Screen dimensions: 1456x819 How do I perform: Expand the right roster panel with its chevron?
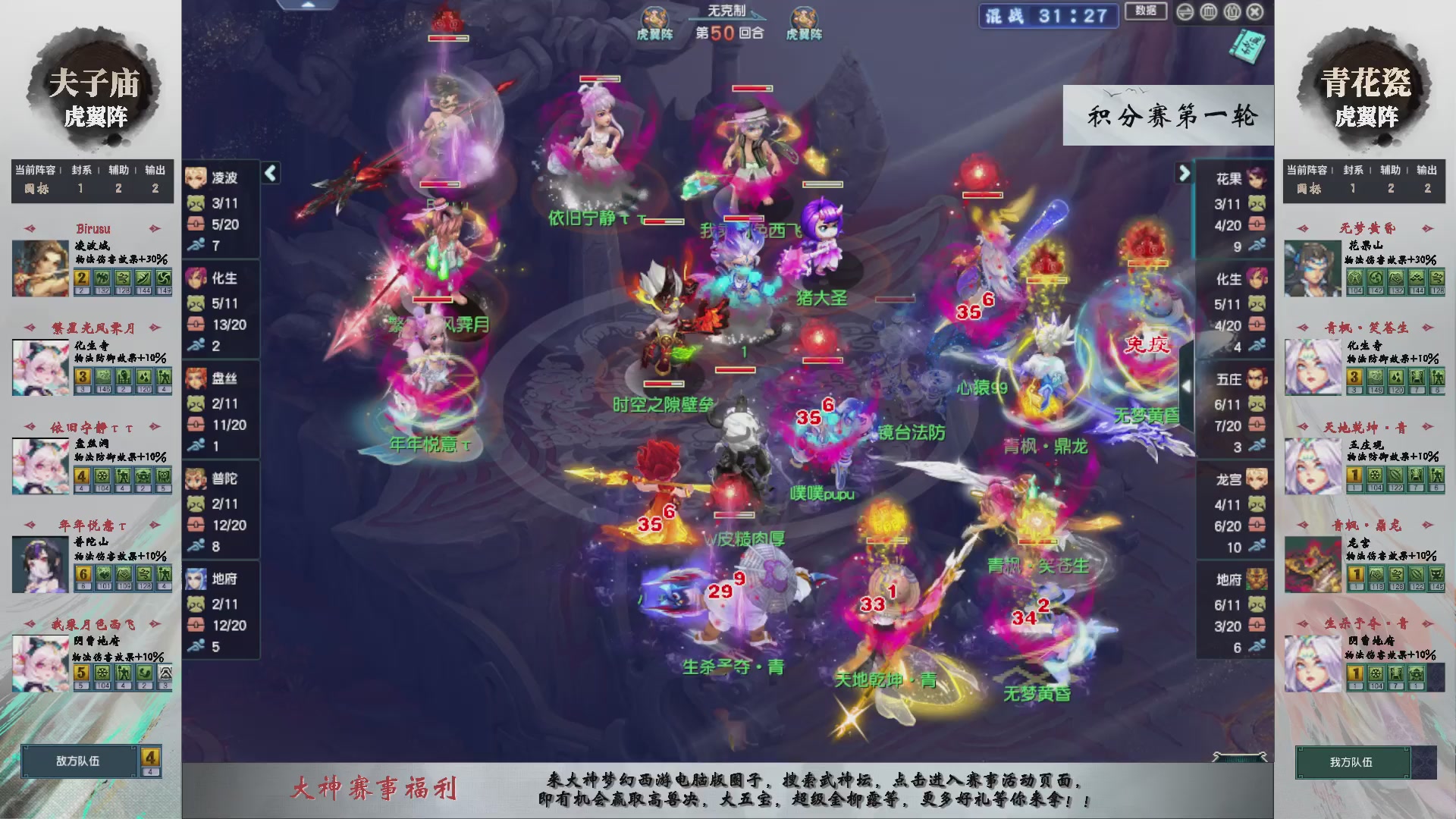1185,174
